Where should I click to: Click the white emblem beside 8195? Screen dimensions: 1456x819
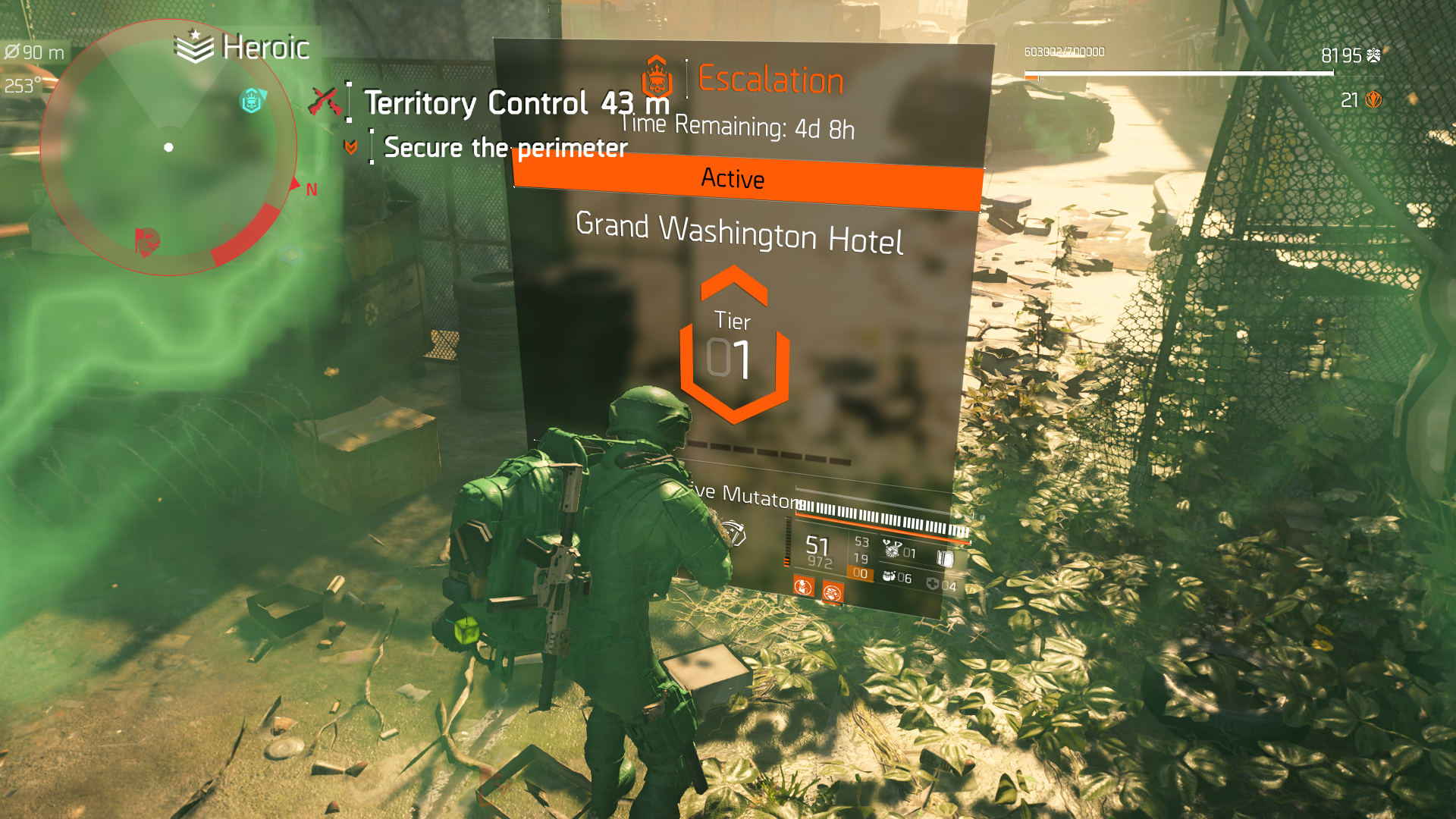point(1373,55)
